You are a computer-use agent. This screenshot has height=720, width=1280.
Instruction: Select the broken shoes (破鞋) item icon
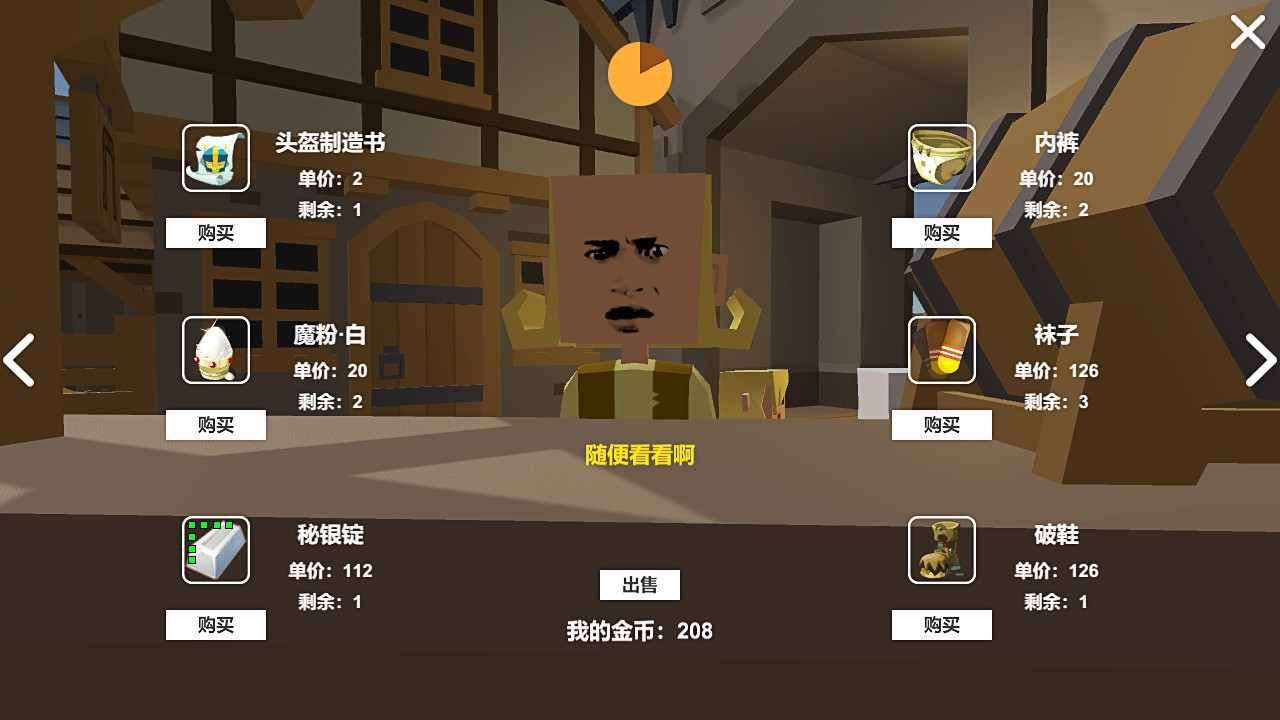940,550
